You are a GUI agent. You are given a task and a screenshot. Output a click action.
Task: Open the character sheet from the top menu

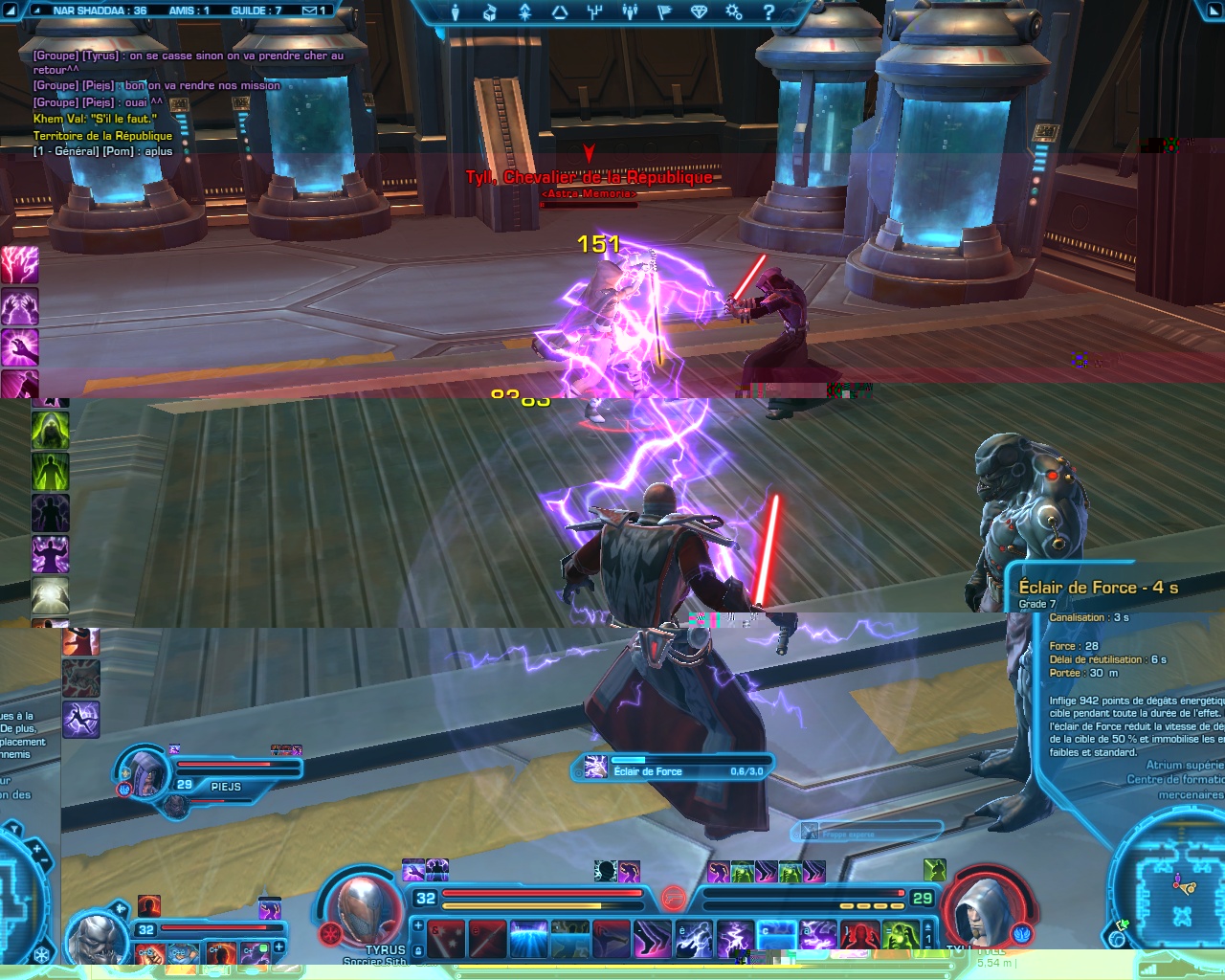point(455,12)
